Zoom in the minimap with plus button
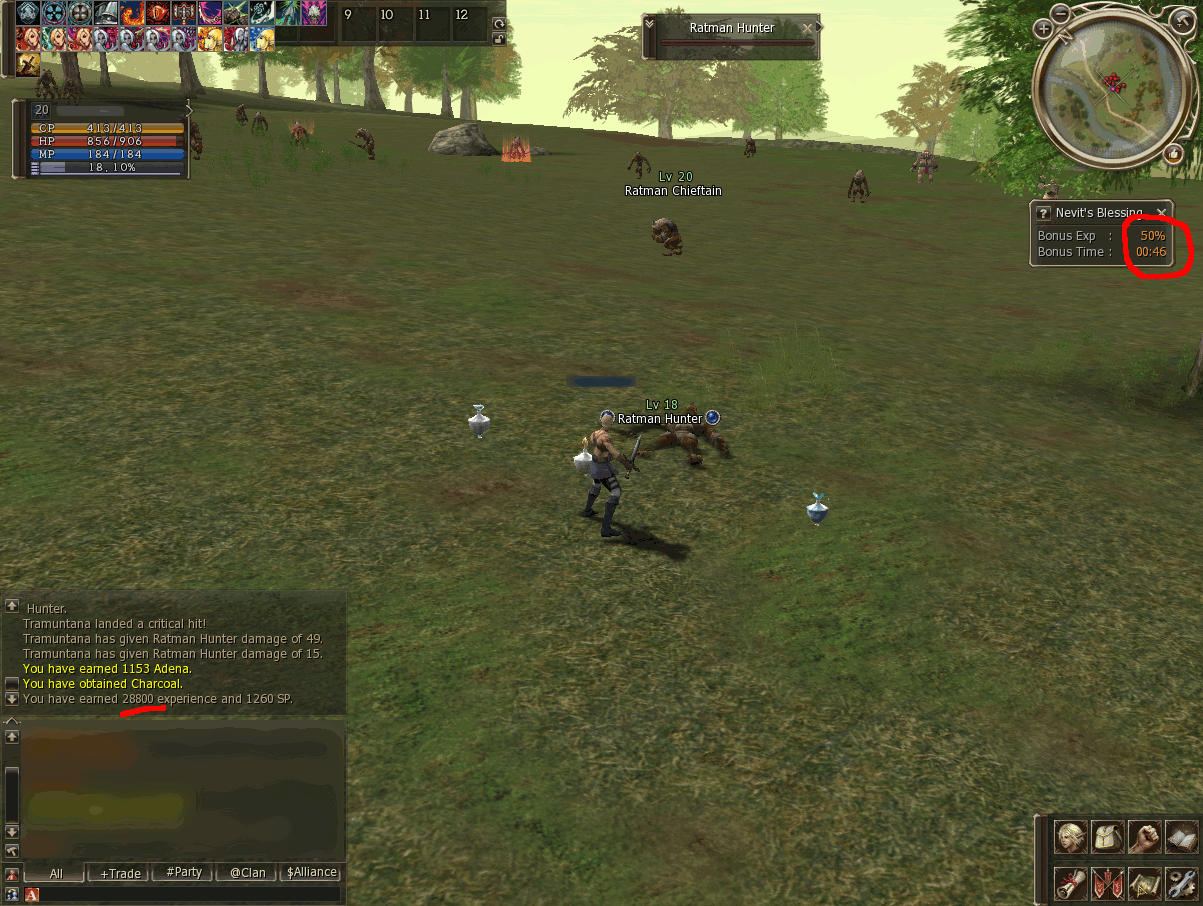This screenshot has width=1203, height=906. 1043,29
